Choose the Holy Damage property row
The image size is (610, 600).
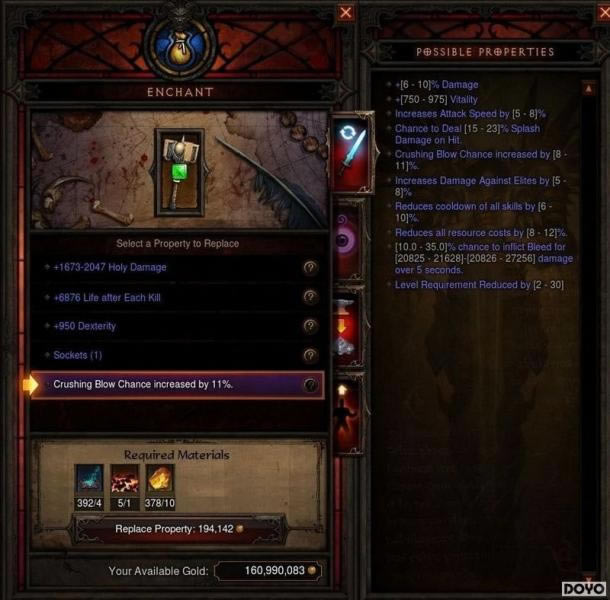click(170, 268)
